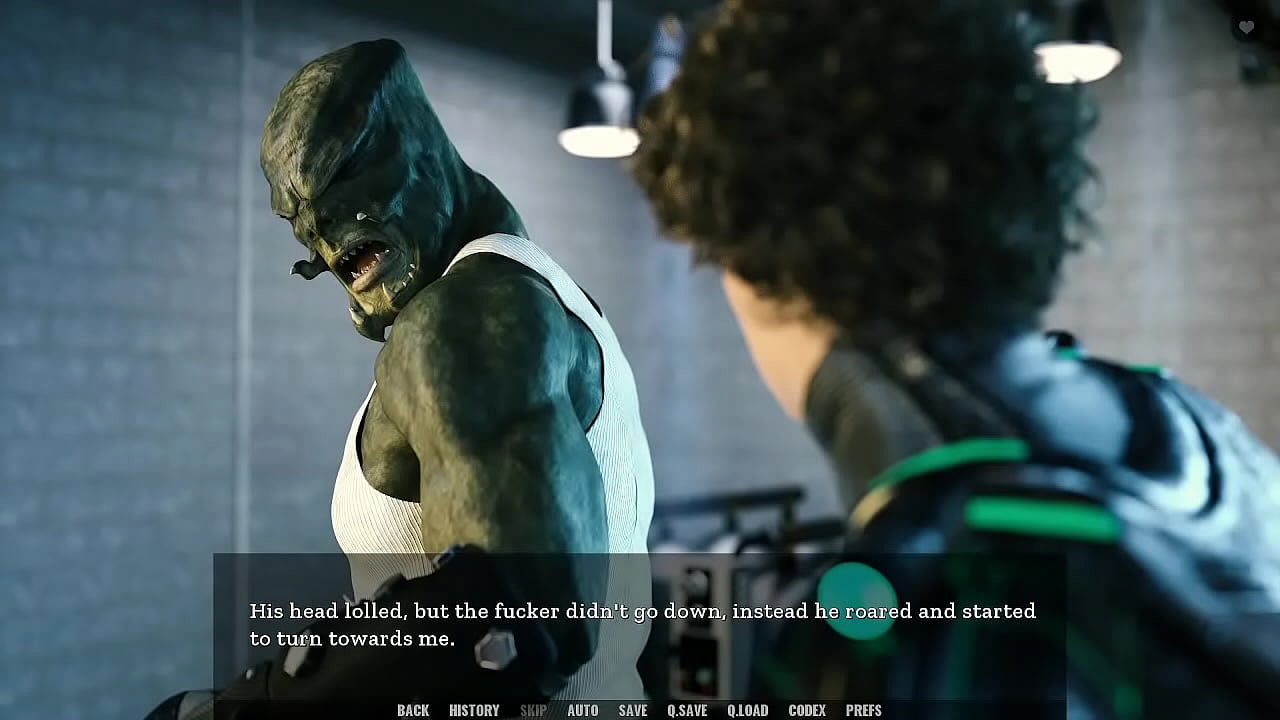This screenshot has width=1280, height=720.
Task: Open the Save menu
Action: click(633, 710)
